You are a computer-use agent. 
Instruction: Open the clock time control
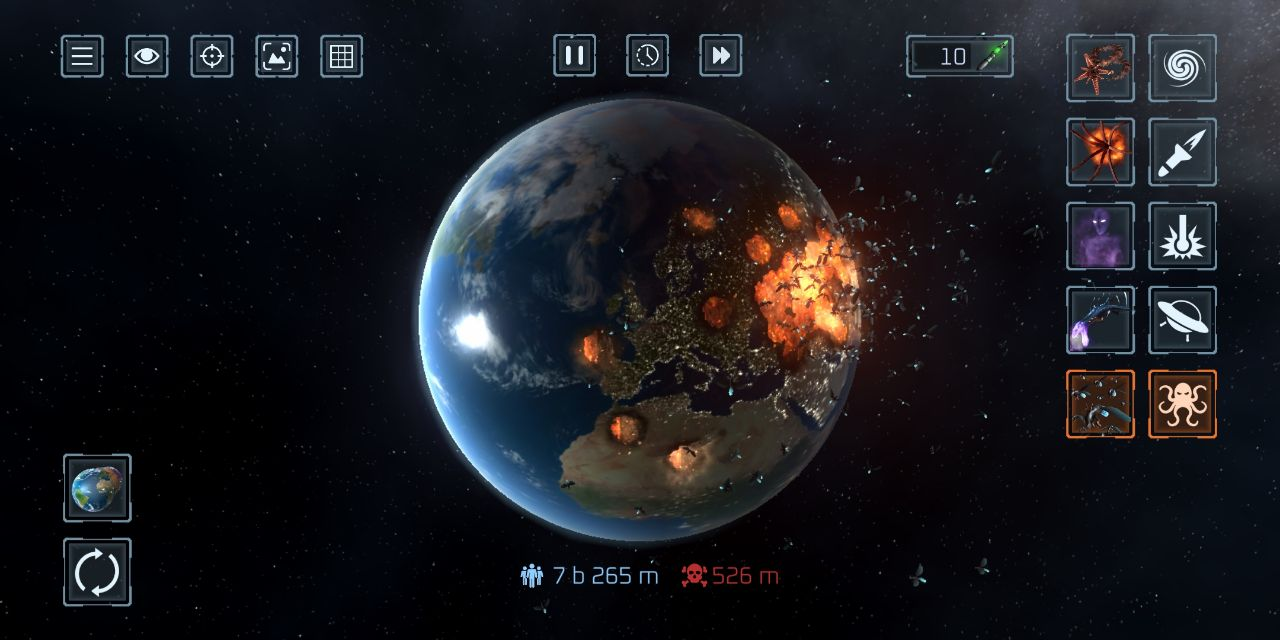648,55
